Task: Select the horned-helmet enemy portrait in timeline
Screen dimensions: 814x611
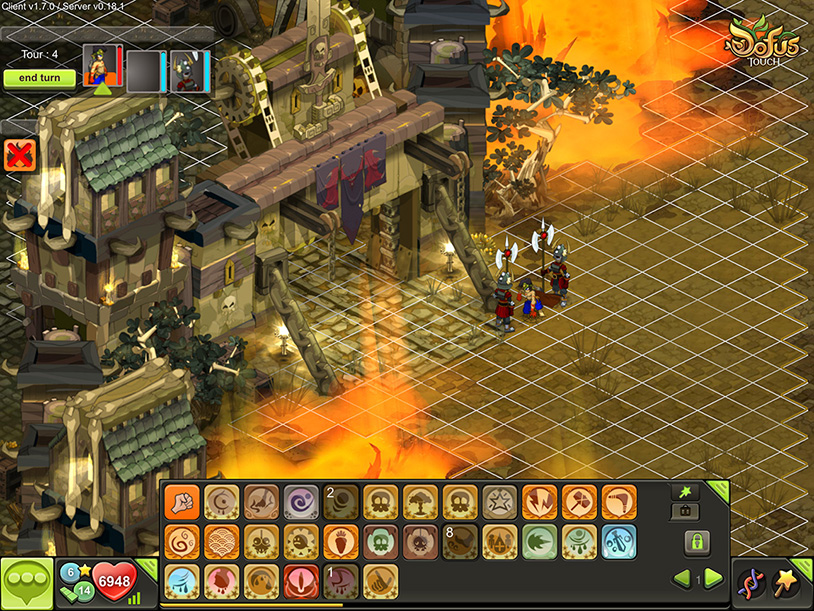Action: [188, 68]
